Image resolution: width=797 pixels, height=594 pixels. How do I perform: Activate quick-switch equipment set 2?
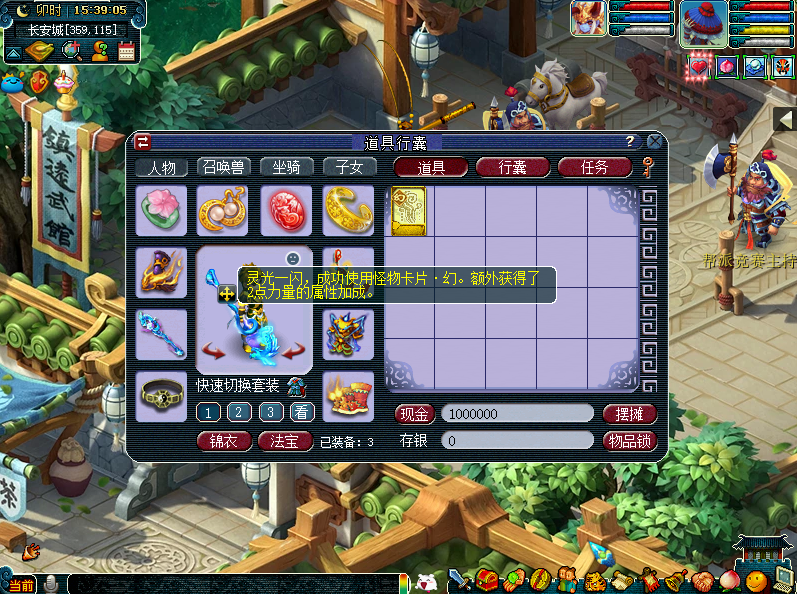pos(239,412)
